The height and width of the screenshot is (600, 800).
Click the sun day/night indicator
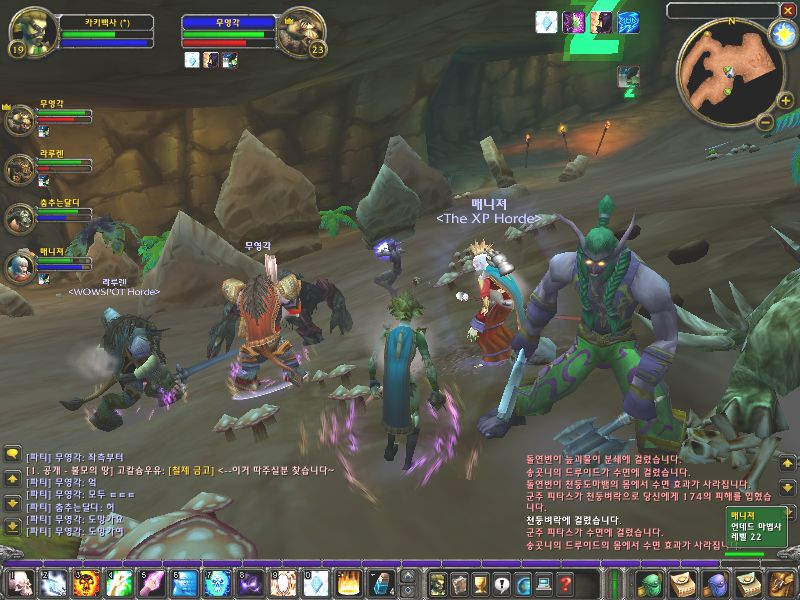pos(782,33)
